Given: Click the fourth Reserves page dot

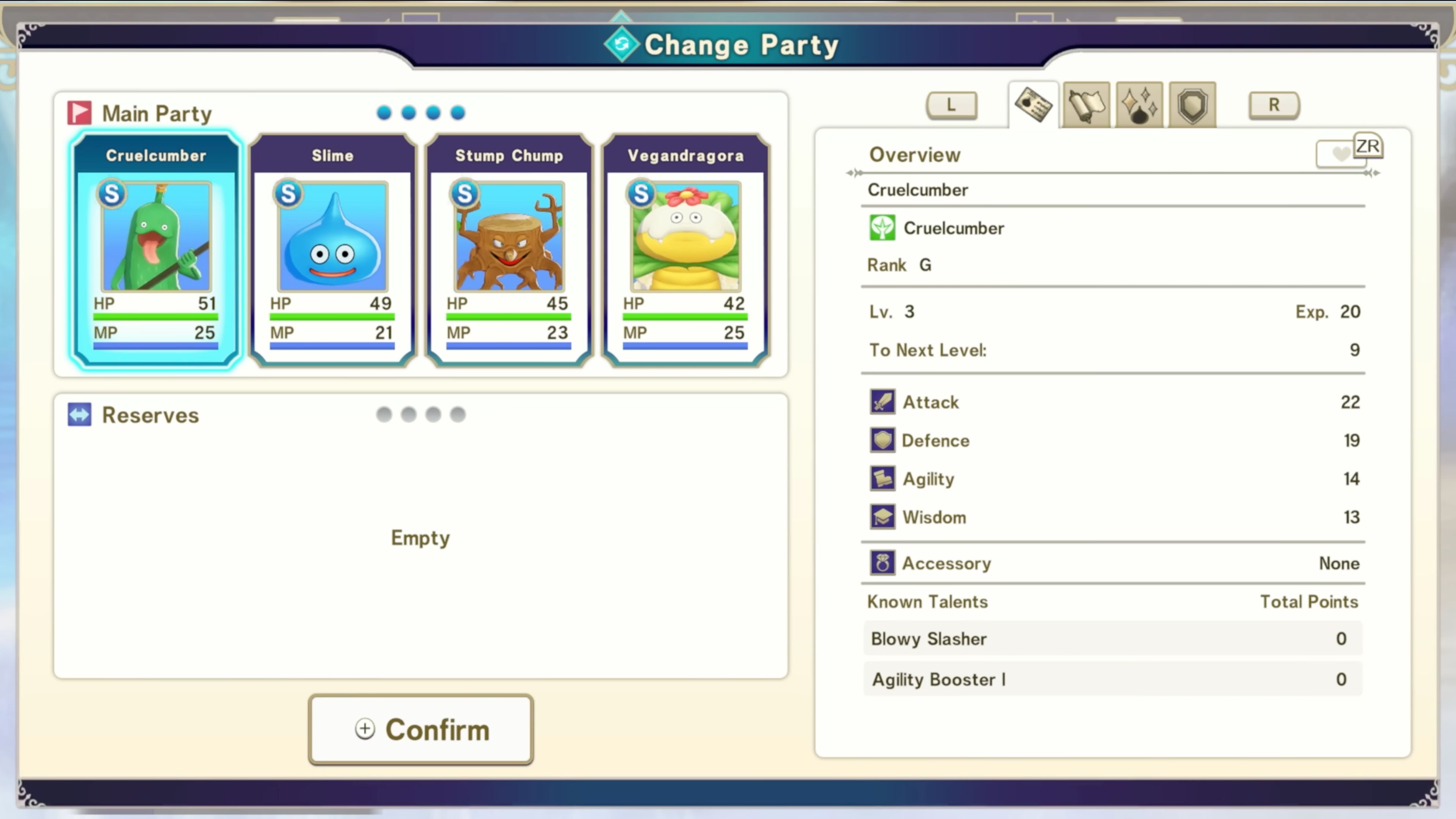Looking at the screenshot, I should coord(457,414).
